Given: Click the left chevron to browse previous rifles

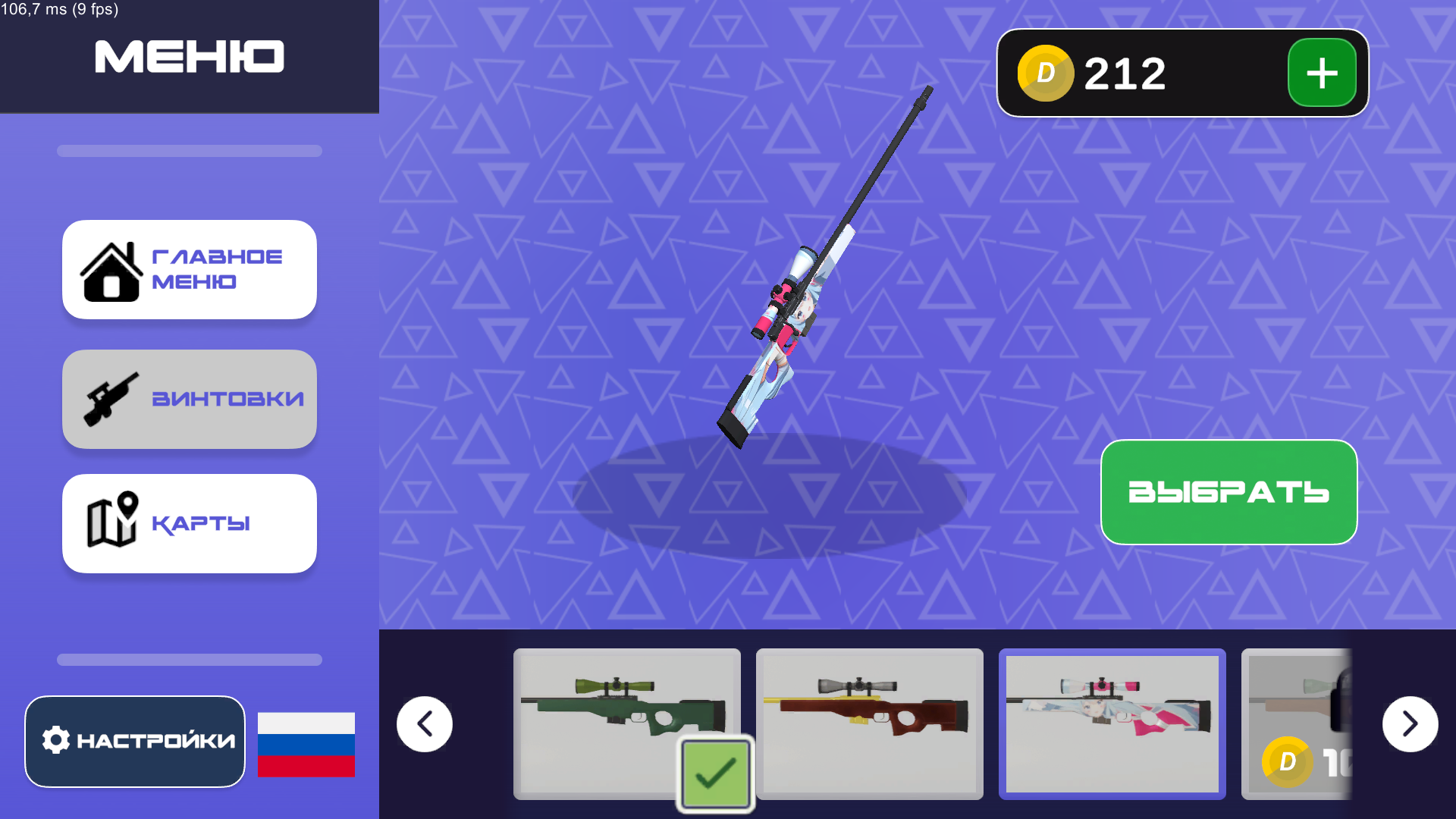Looking at the screenshot, I should 424,723.
